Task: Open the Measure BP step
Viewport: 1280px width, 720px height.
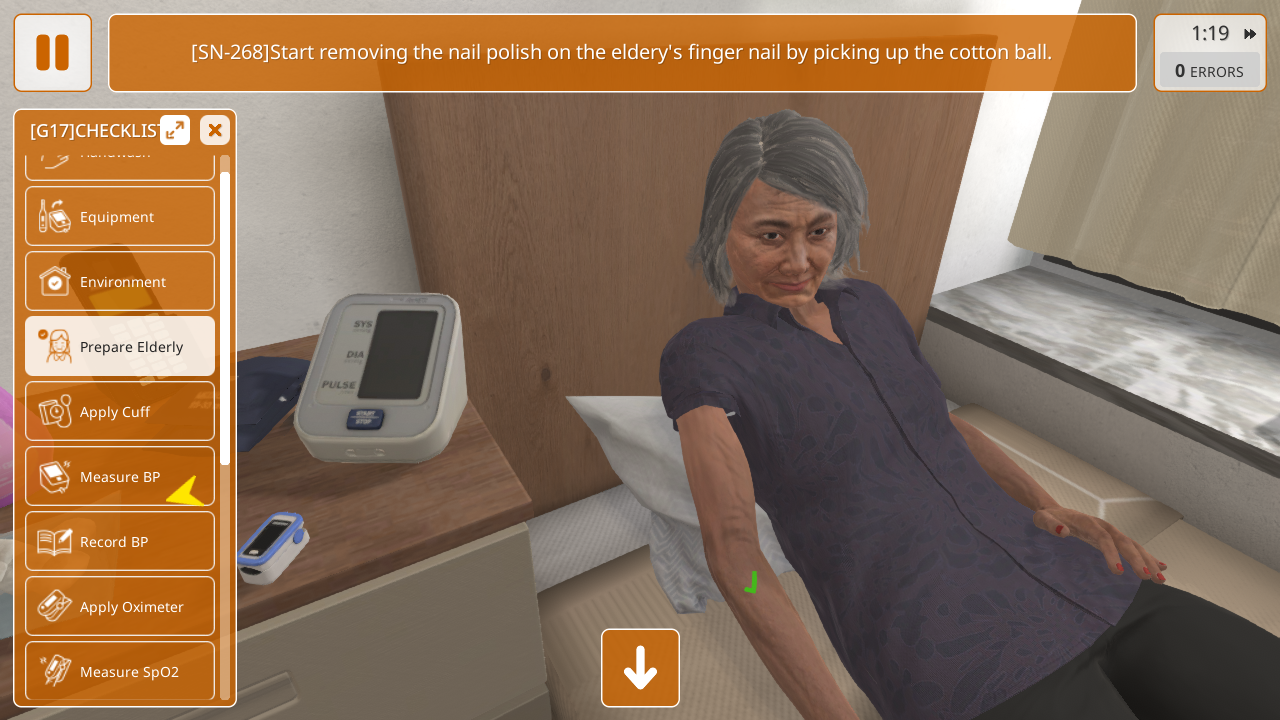Action: coord(120,476)
